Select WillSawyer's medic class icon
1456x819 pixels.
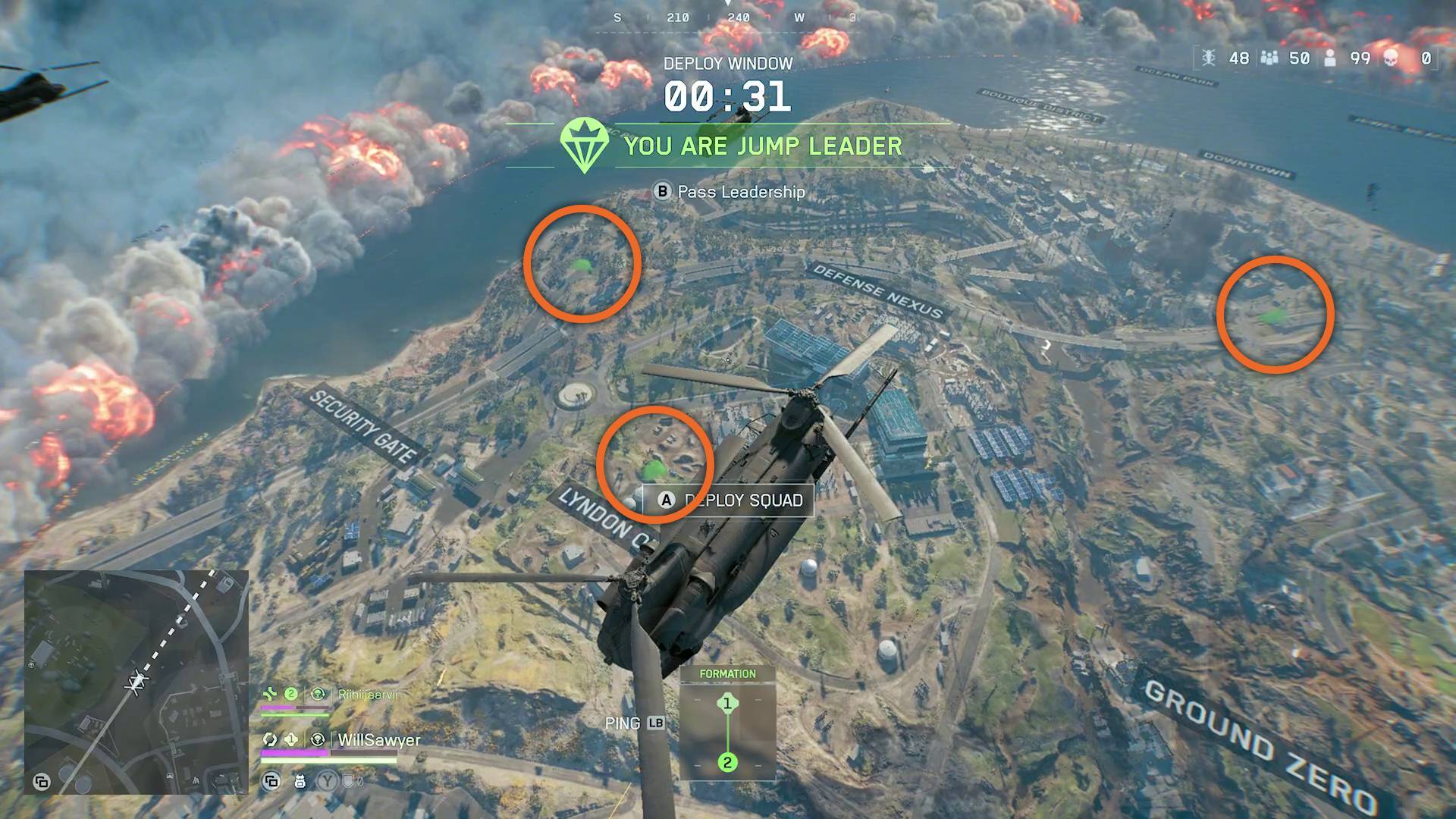pos(271,740)
